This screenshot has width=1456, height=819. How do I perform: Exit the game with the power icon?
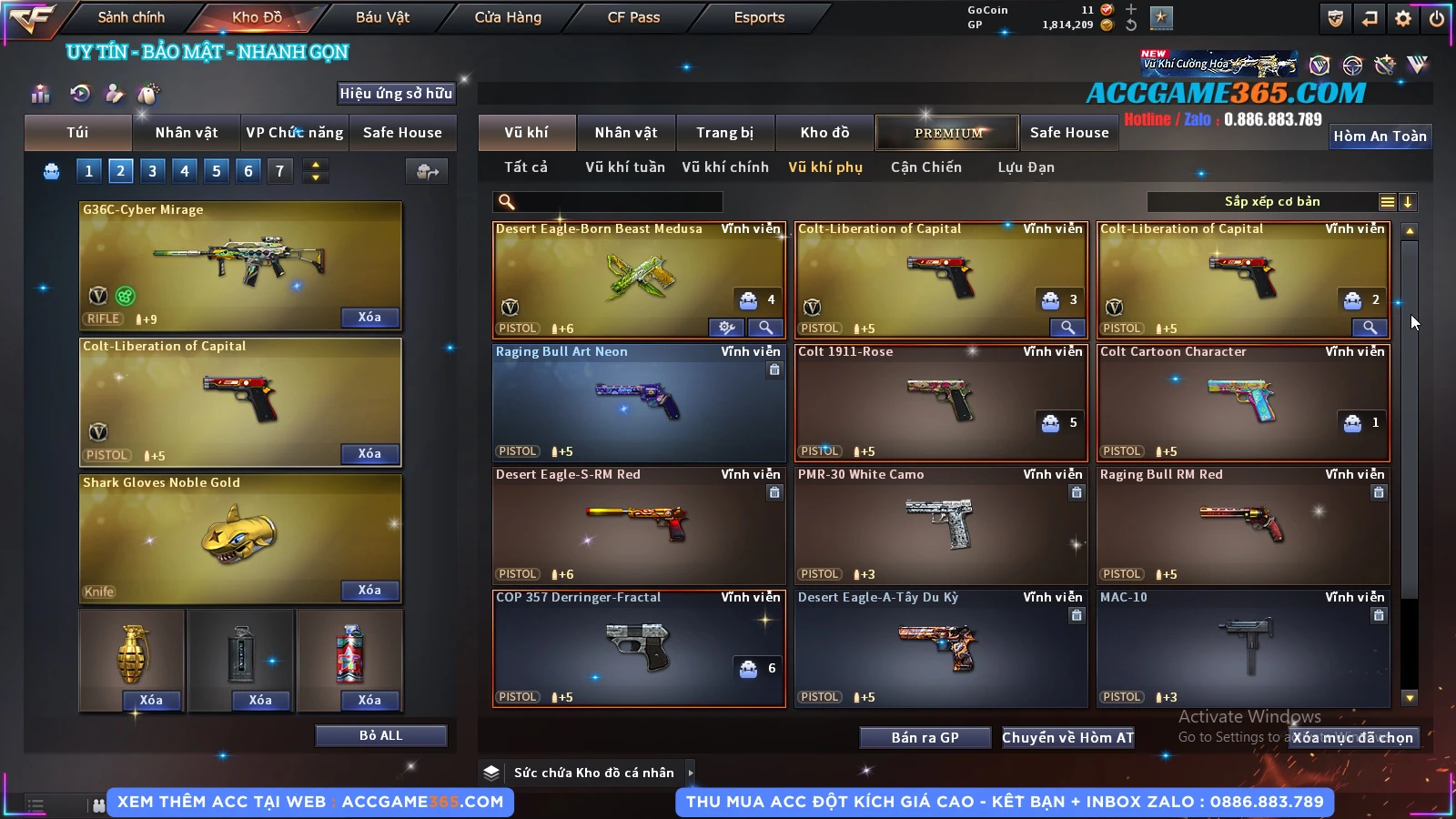[1437, 18]
